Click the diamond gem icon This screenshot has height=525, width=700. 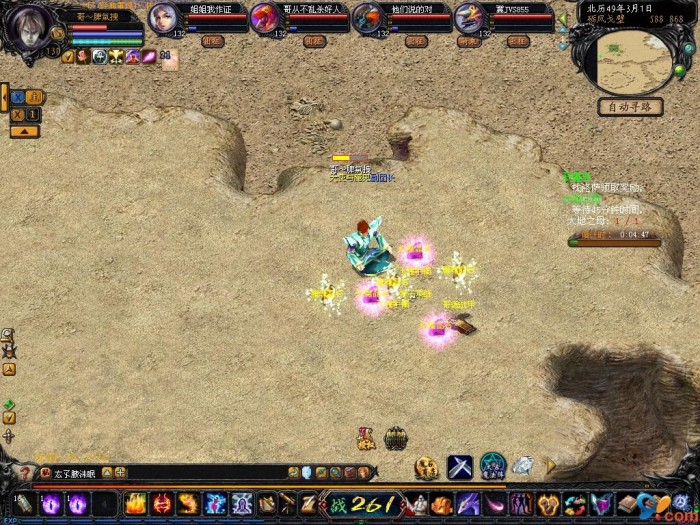point(523,465)
